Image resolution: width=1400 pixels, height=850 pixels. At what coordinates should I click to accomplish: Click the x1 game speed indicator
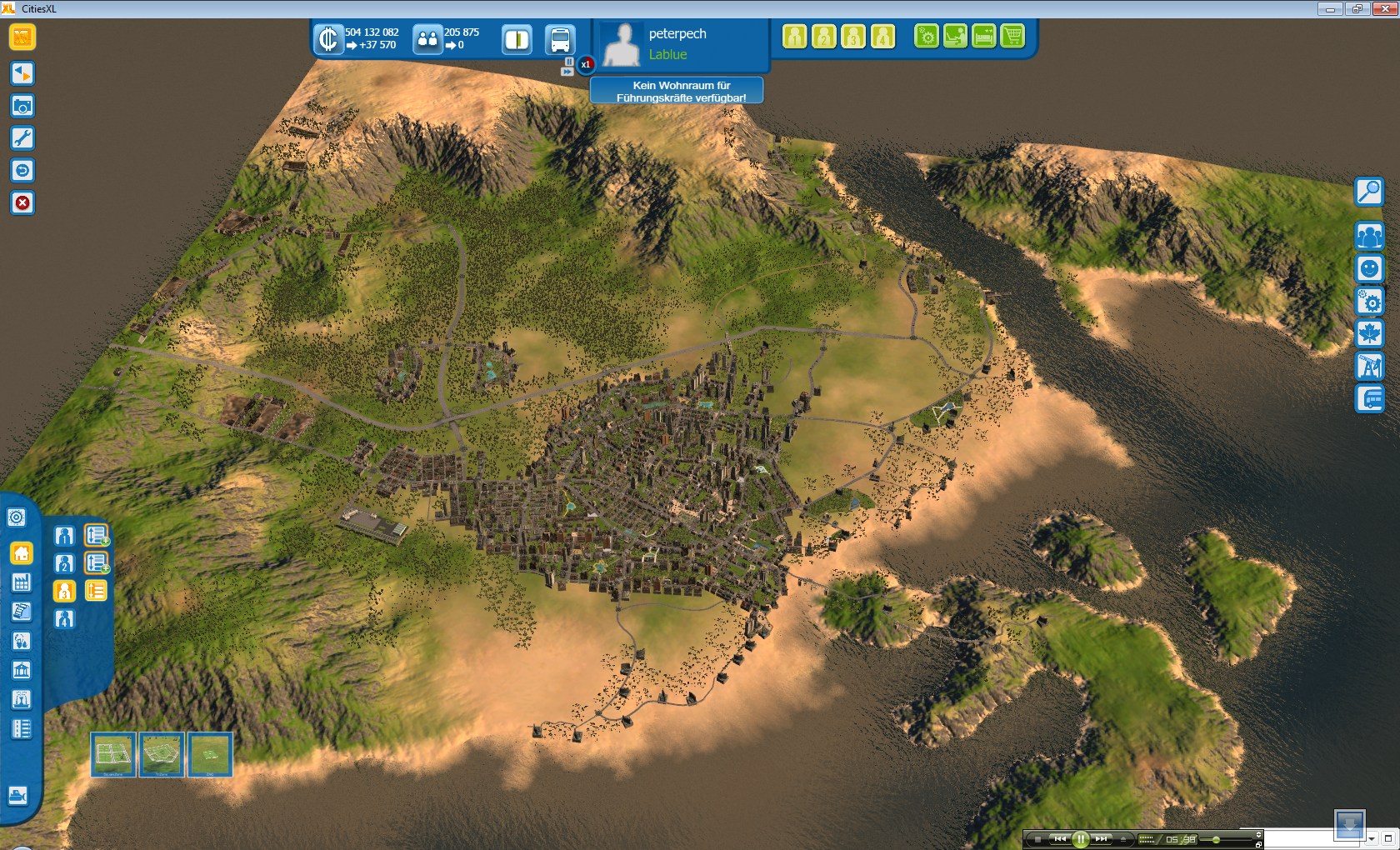586,64
